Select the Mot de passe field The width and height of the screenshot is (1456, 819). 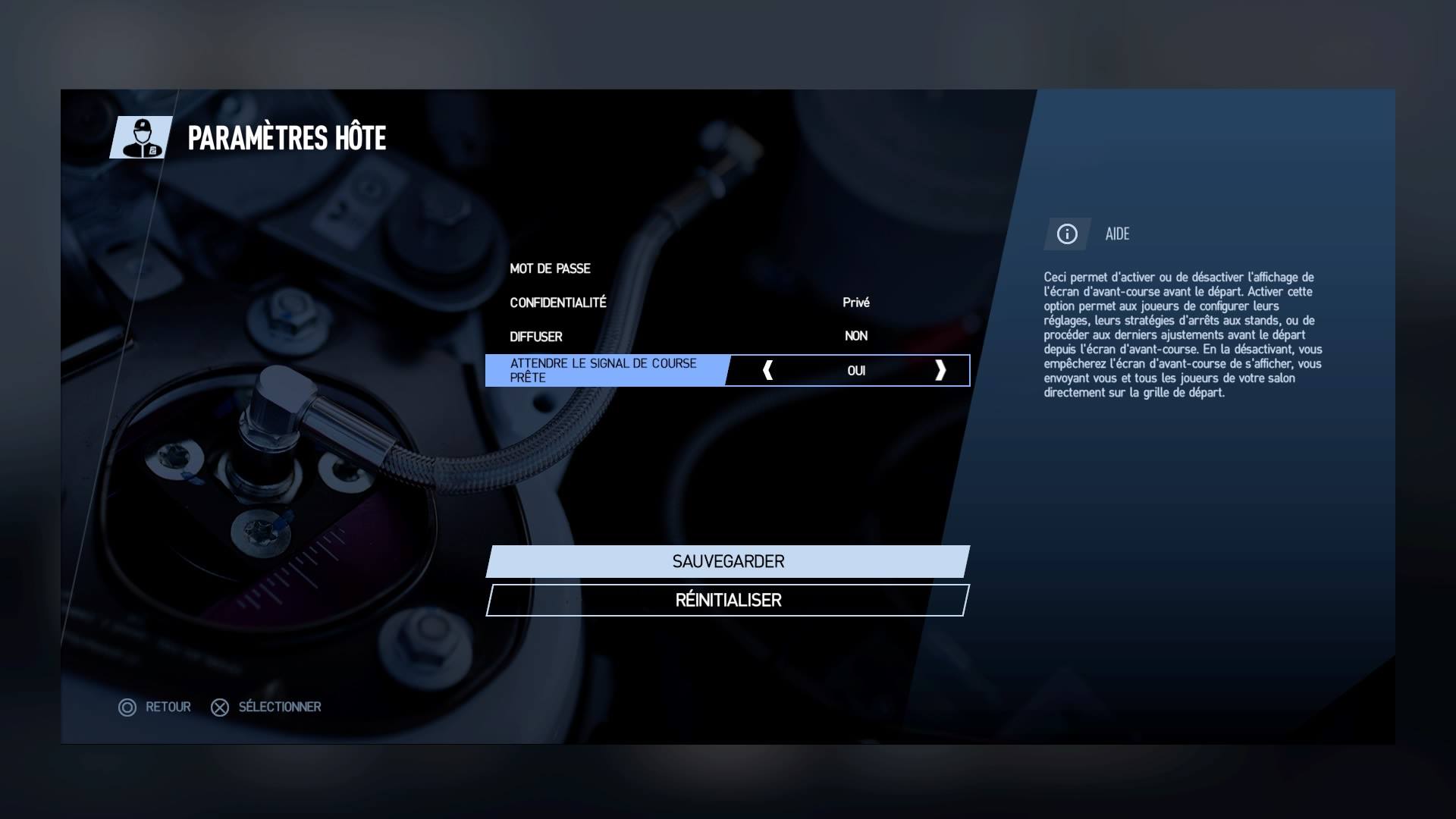[726, 268]
